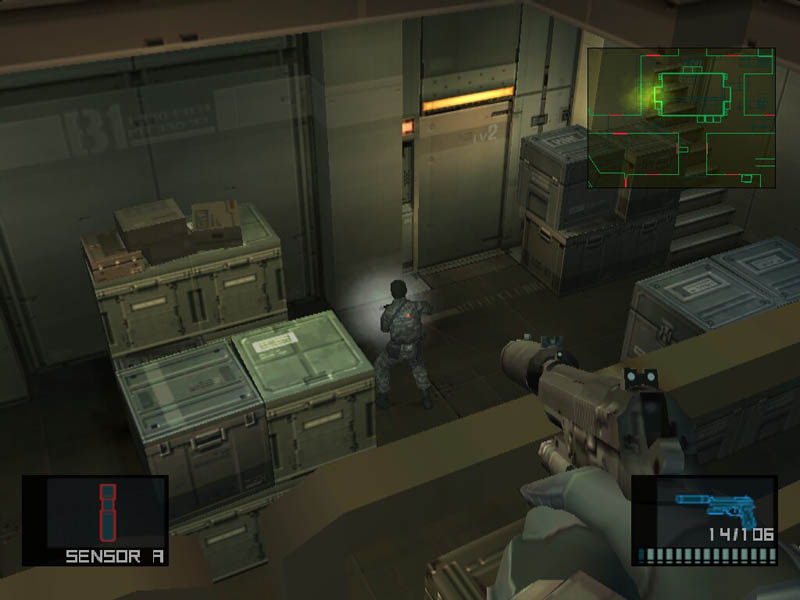Screen dimensions: 800x600
Task: Open the Soliton radar minimap
Action: [x=681, y=118]
